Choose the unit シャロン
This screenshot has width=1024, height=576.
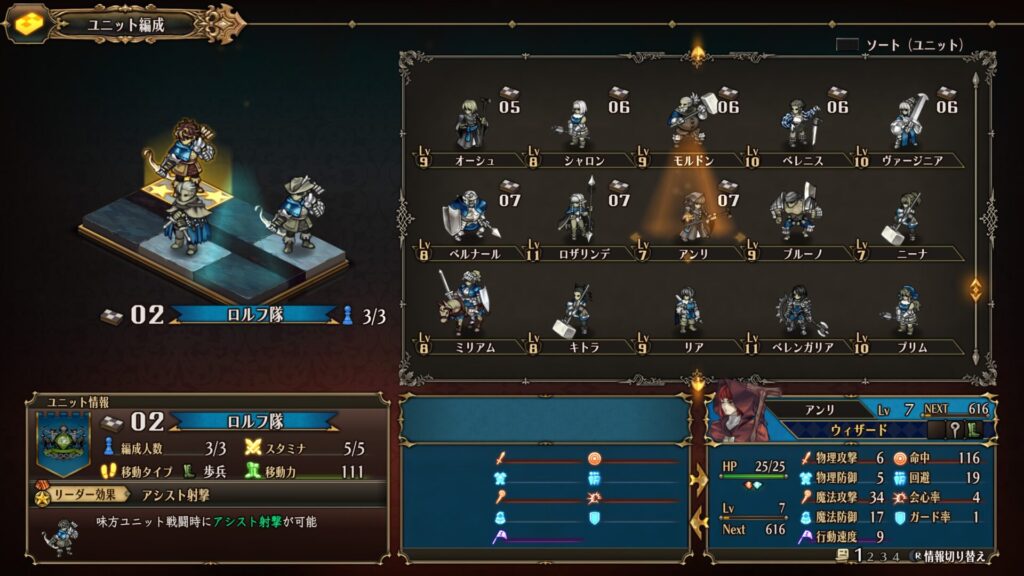(x=578, y=125)
